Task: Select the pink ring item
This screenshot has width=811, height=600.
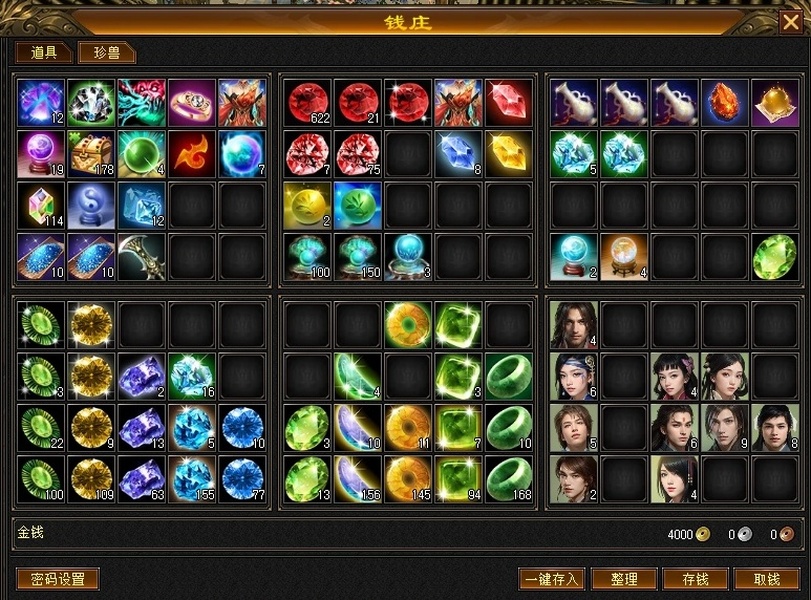Action: (x=192, y=103)
